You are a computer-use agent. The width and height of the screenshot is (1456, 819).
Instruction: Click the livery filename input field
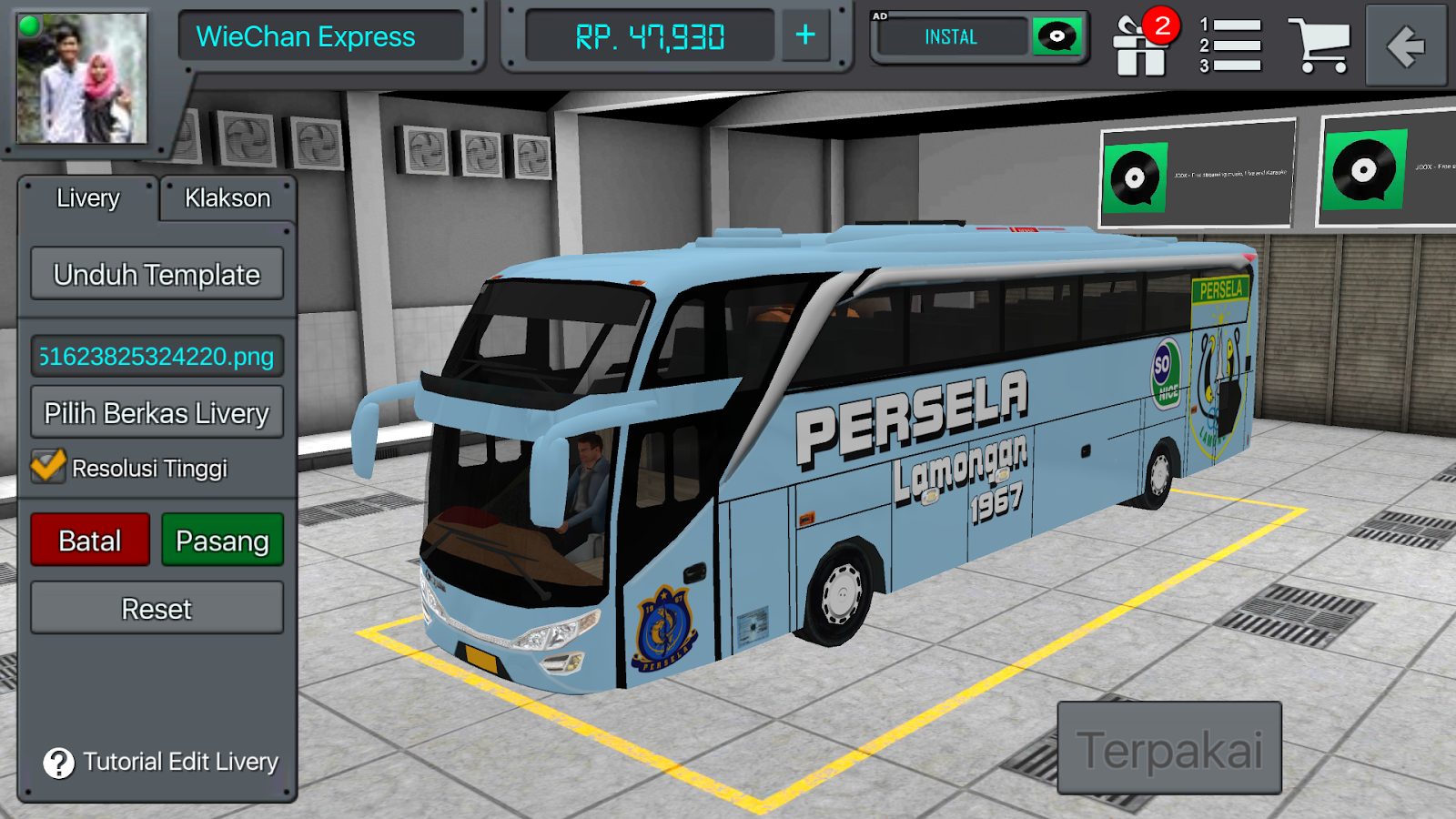[x=157, y=357]
